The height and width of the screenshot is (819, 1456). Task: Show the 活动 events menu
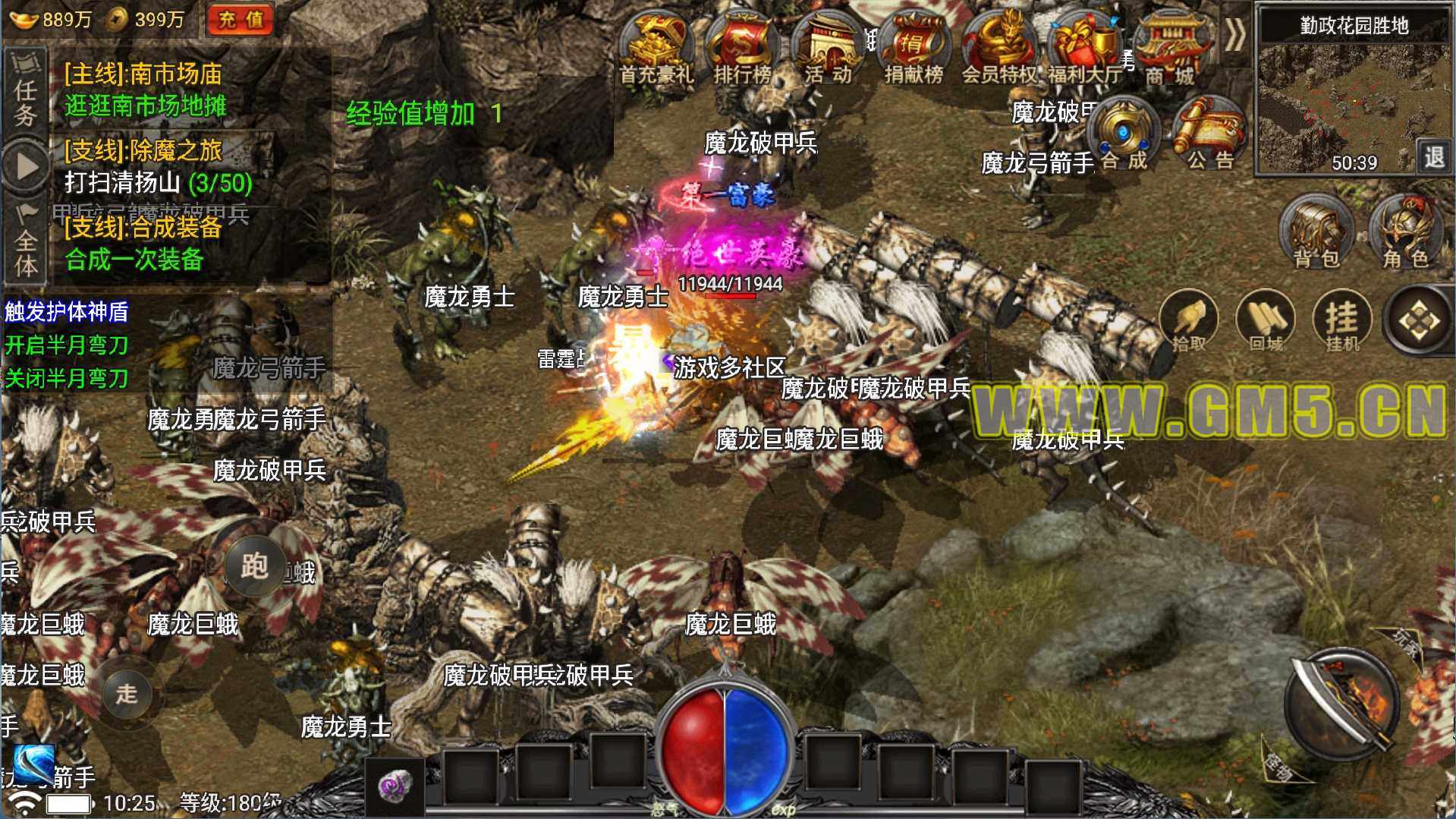(828, 49)
